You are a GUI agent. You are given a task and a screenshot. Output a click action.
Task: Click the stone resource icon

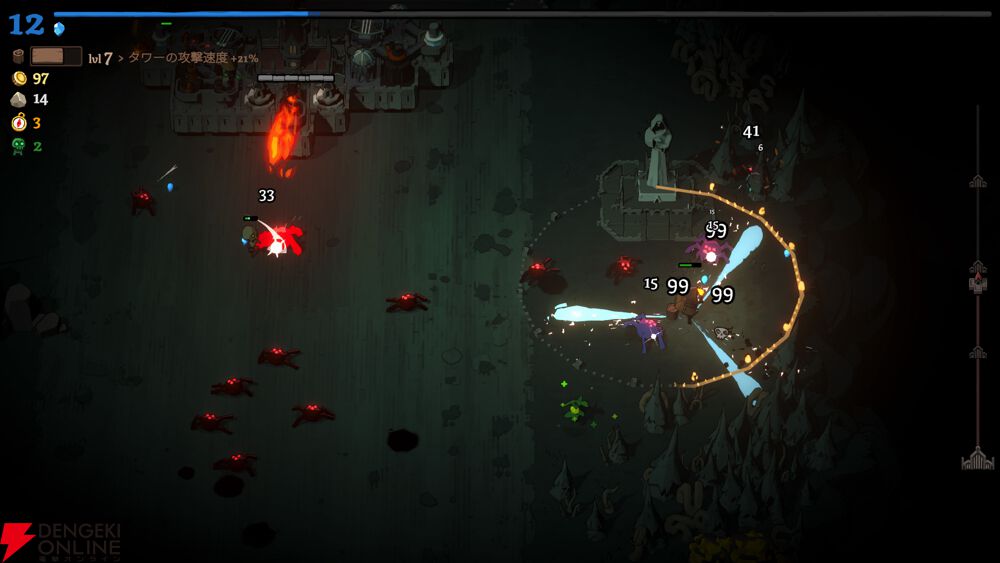(x=18, y=100)
